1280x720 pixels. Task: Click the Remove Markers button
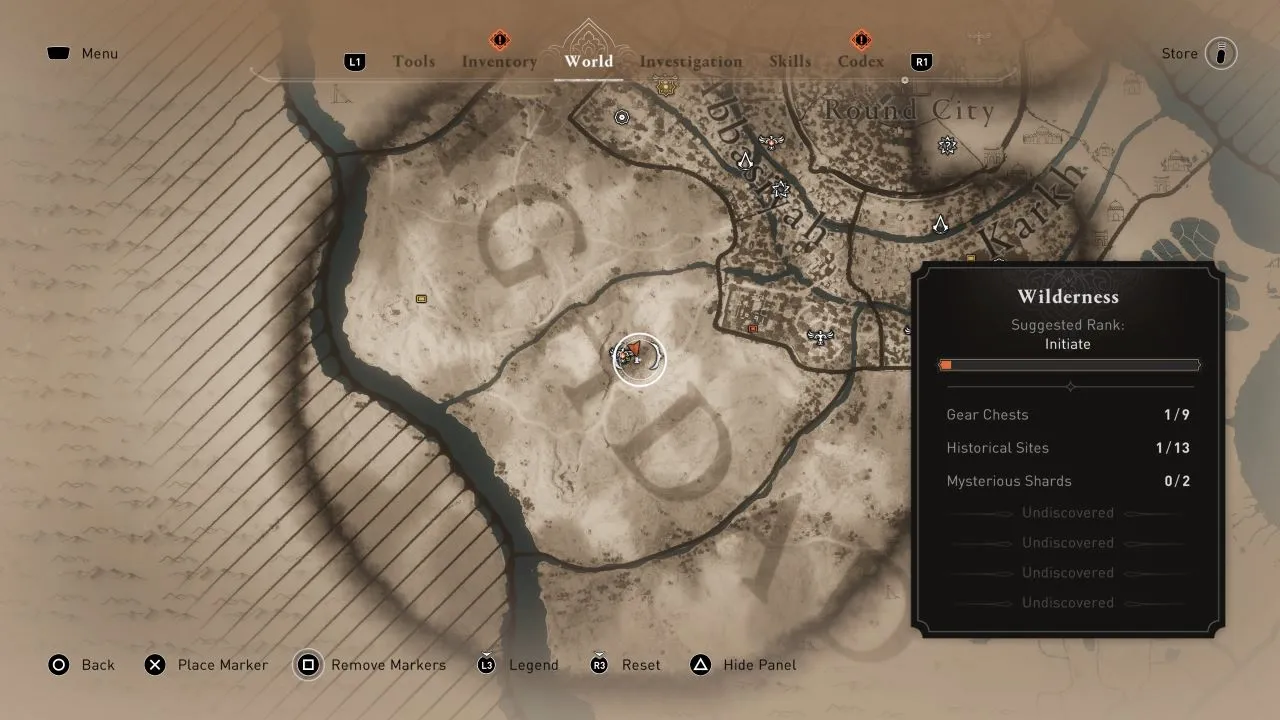pos(371,665)
